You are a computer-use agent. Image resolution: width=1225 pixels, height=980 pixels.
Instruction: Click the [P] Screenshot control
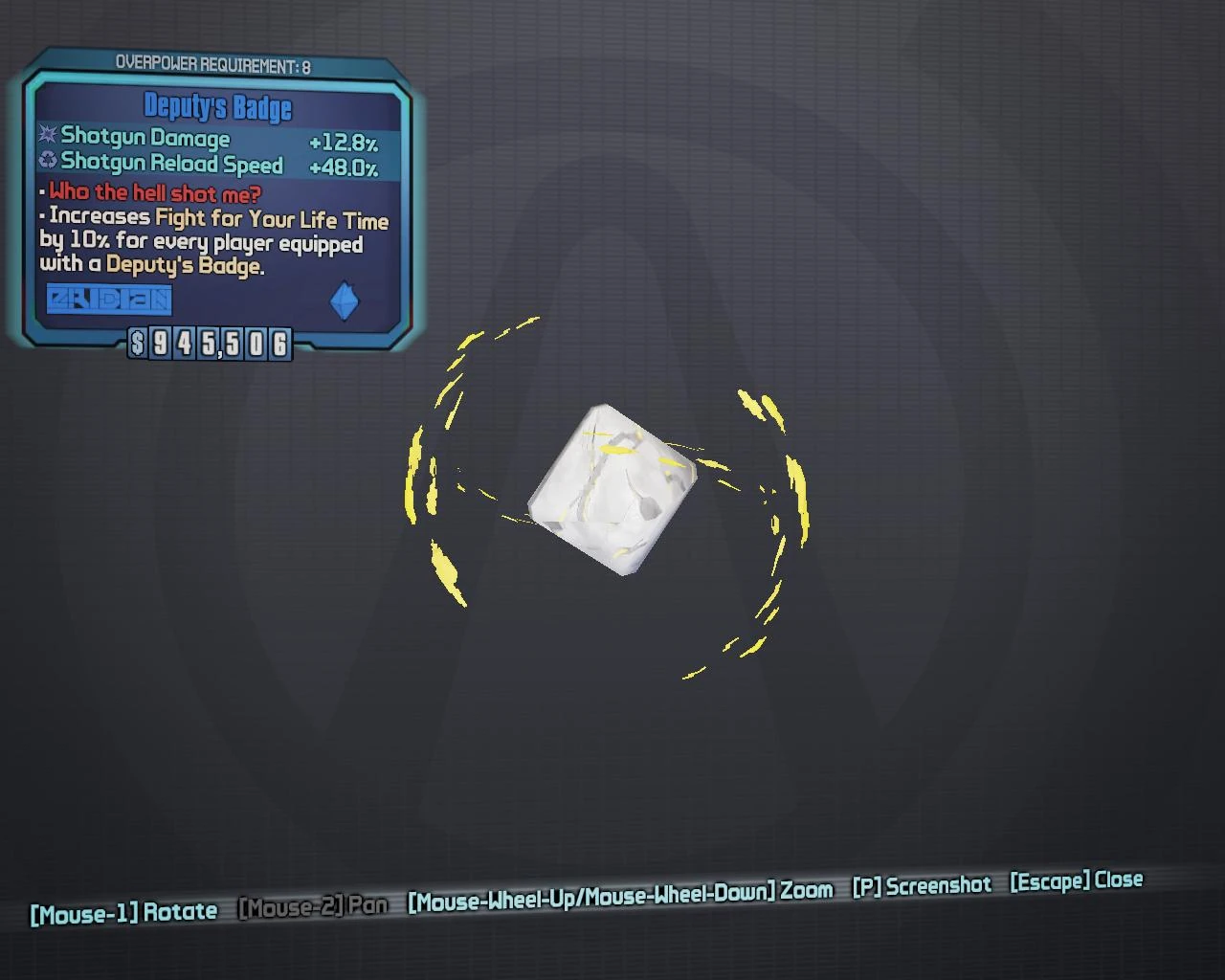(x=922, y=884)
